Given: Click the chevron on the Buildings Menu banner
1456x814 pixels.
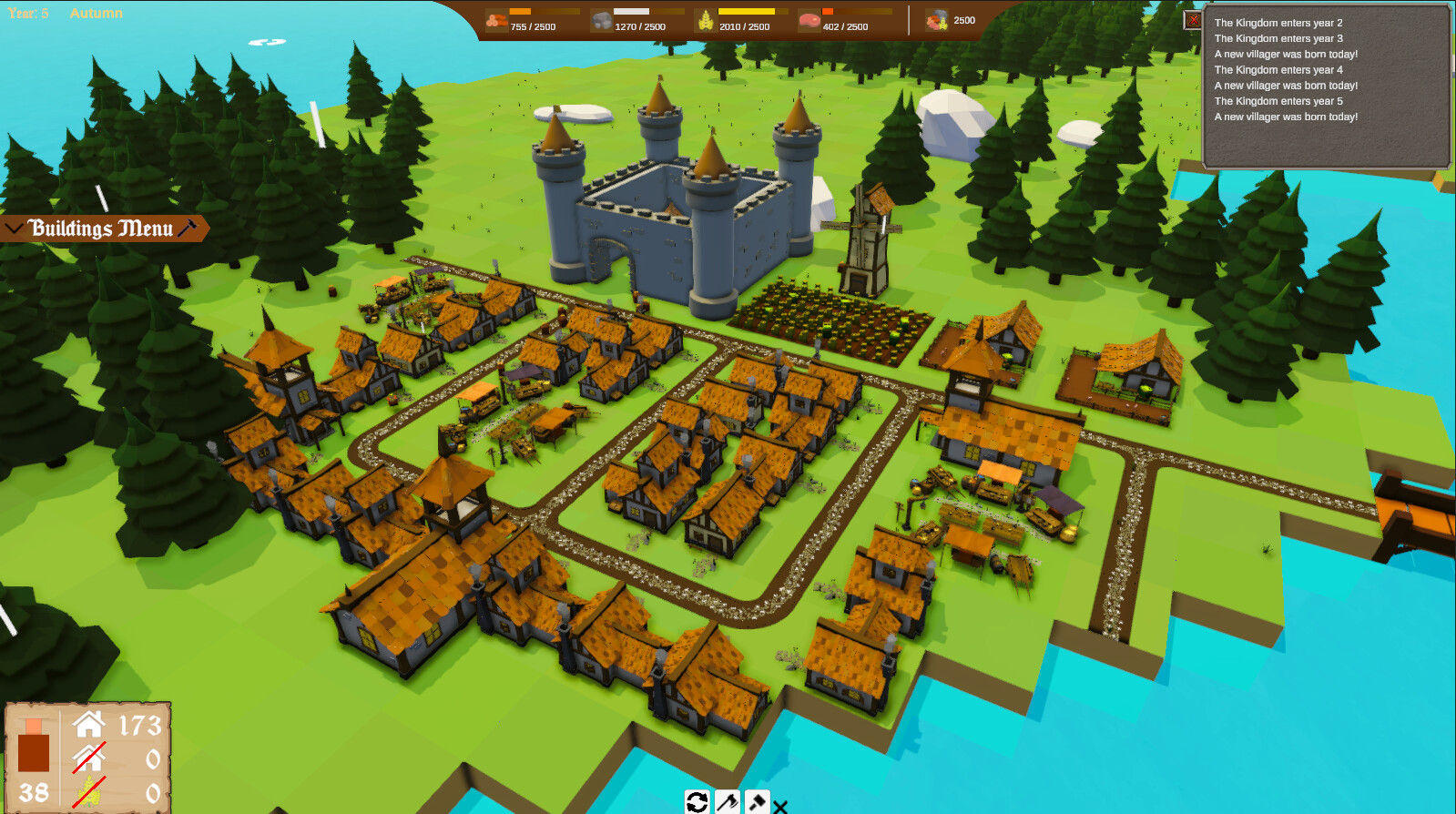Looking at the screenshot, I should (x=13, y=227).
